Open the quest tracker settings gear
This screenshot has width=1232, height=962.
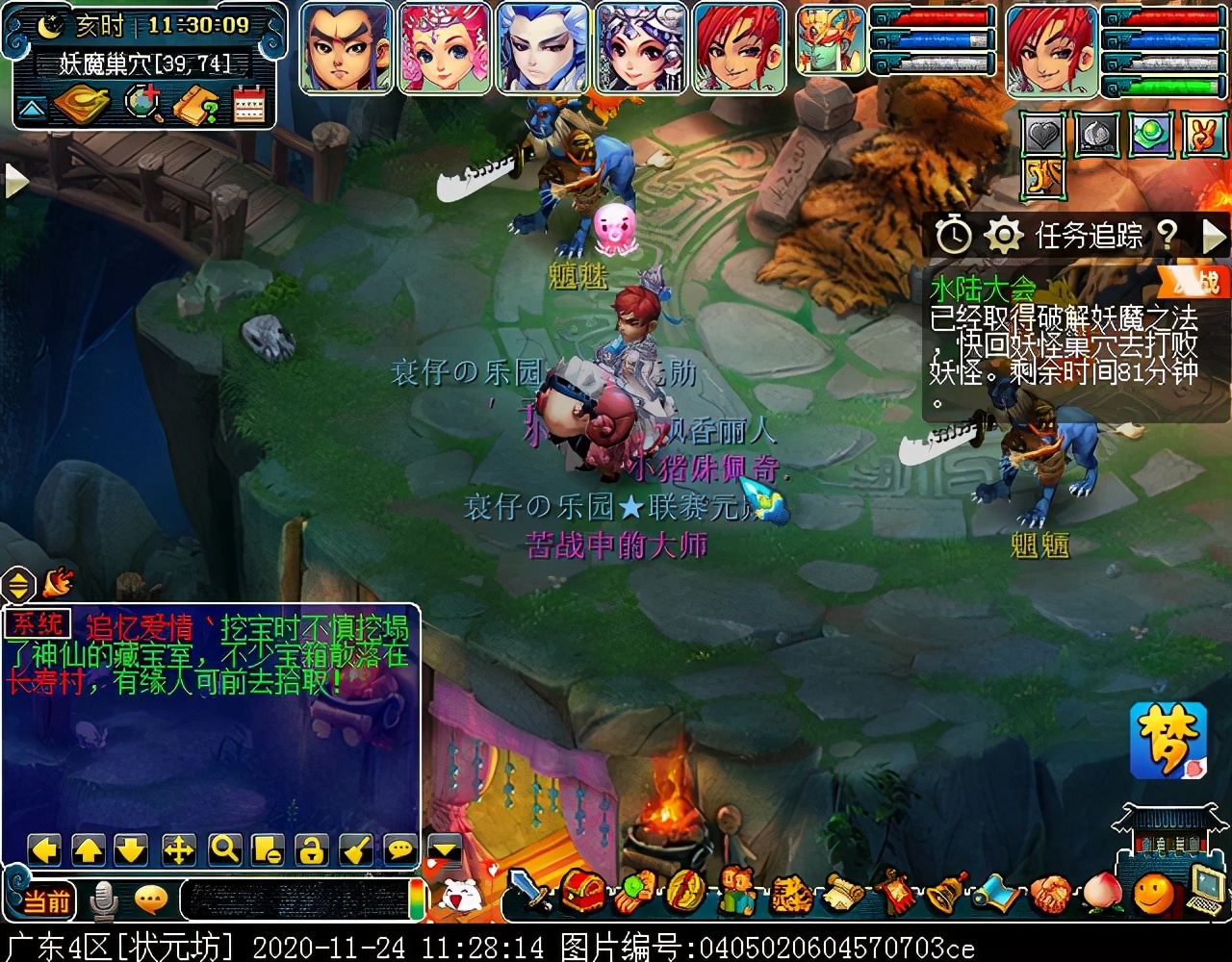point(1003,235)
